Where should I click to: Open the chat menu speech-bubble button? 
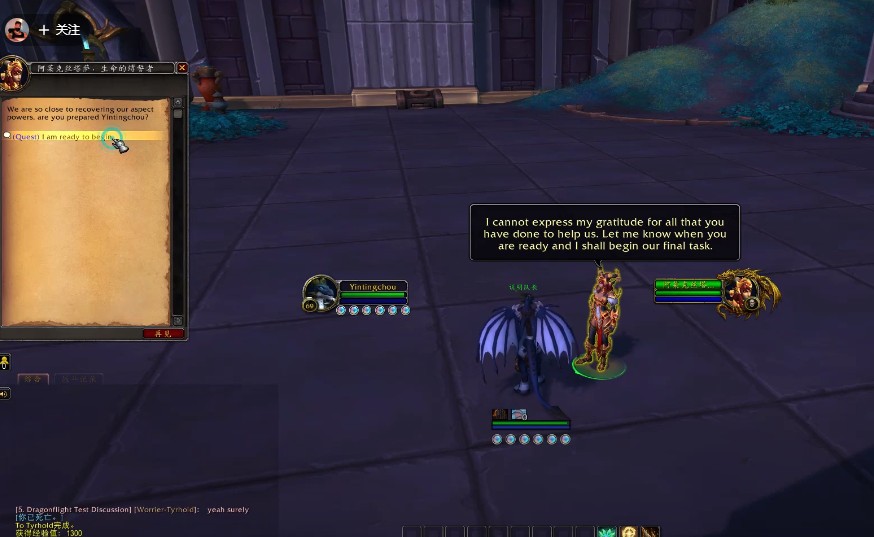(5, 362)
